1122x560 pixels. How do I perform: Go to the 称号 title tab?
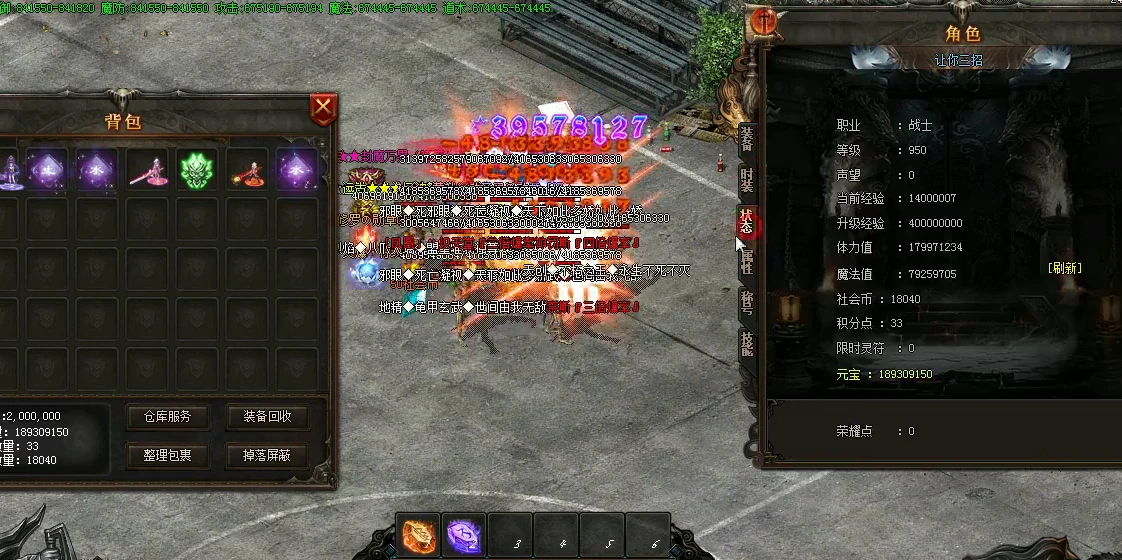click(747, 304)
